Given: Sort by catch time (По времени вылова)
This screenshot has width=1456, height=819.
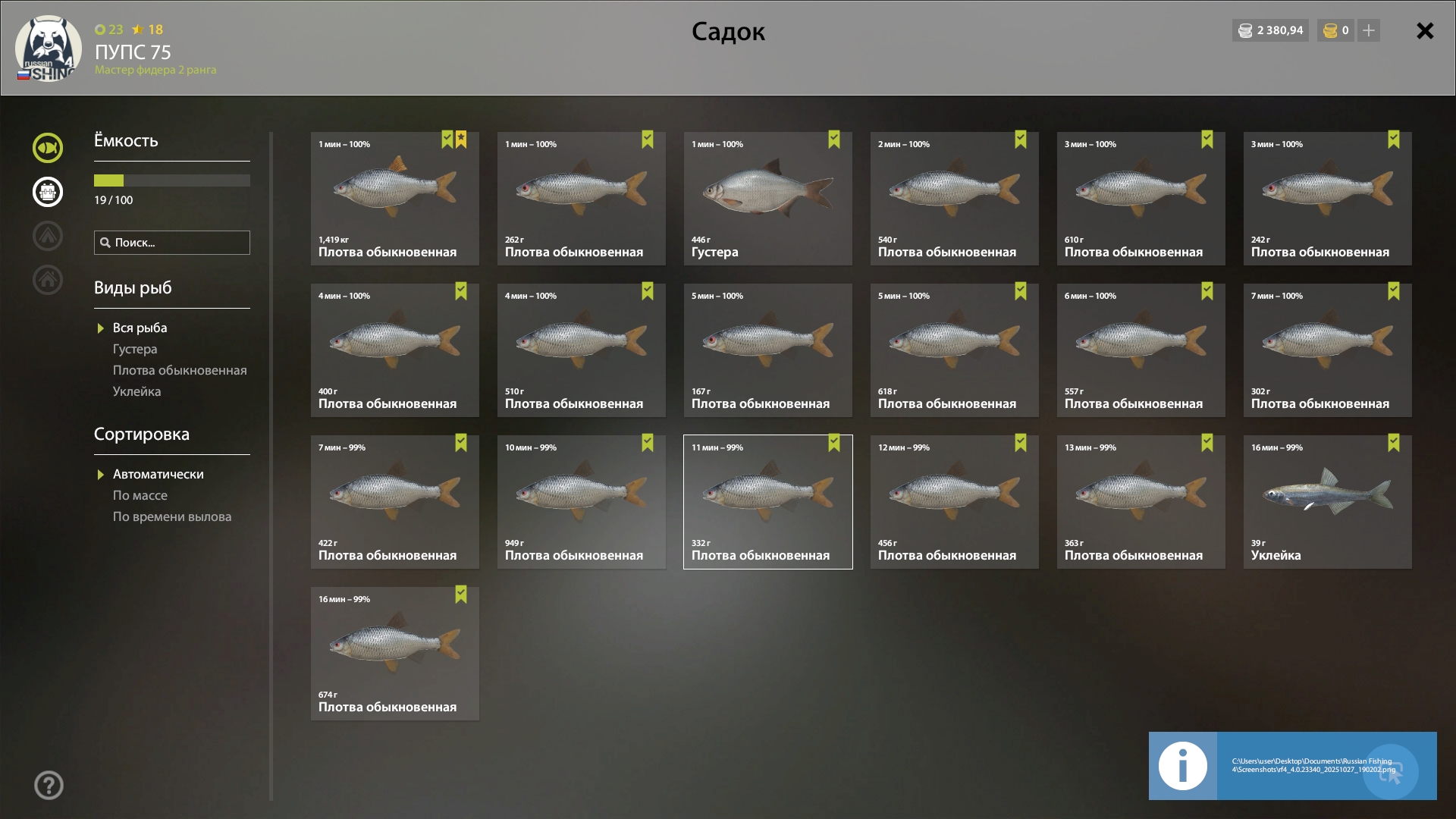Looking at the screenshot, I should point(172,516).
